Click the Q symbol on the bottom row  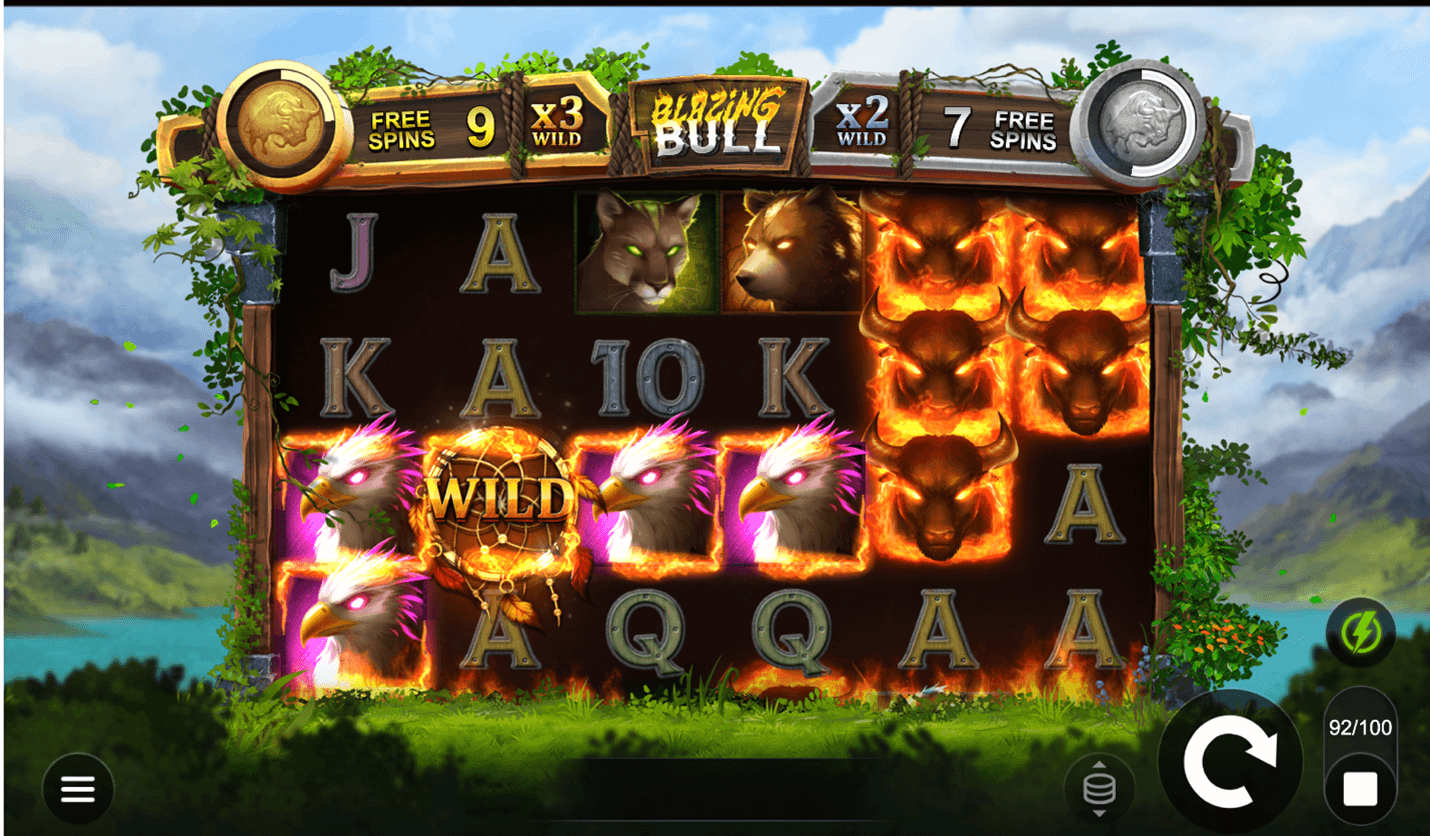coord(645,630)
